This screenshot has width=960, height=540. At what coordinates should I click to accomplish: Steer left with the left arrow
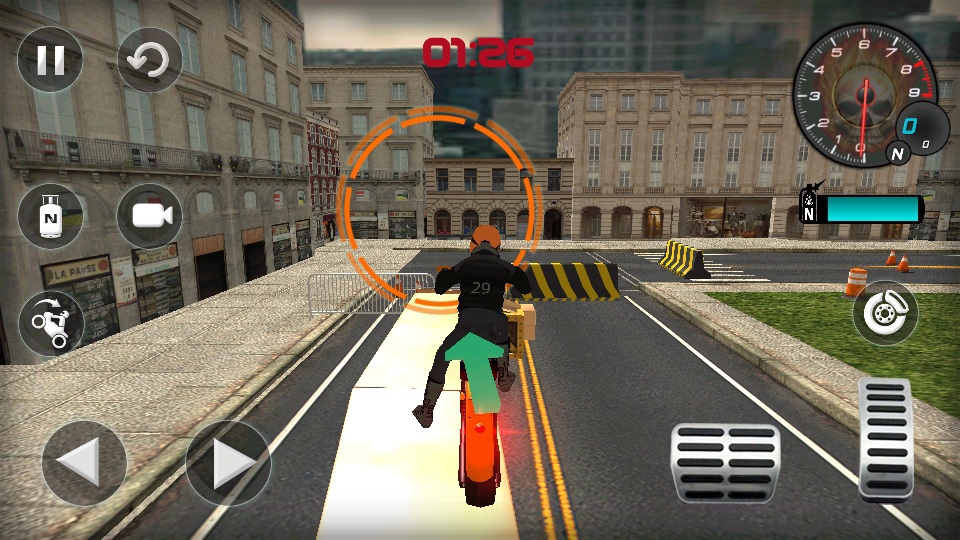pos(84,463)
